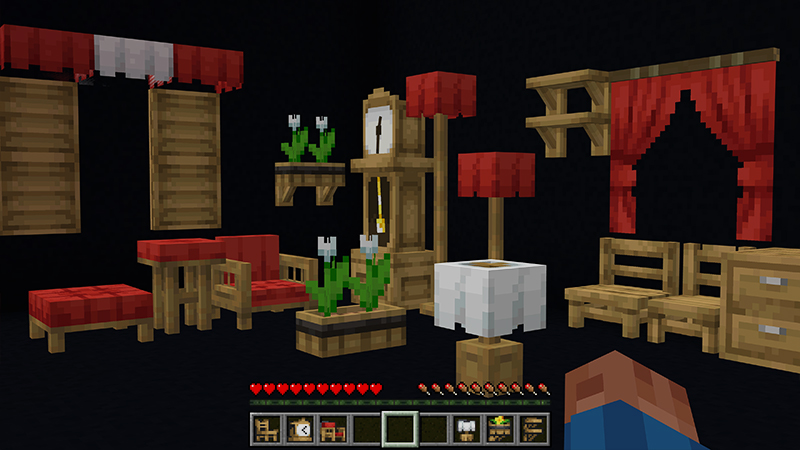Screen dimensions: 800x450
Task: Select the red armchair and table slot
Action: pyautogui.click(x=332, y=429)
